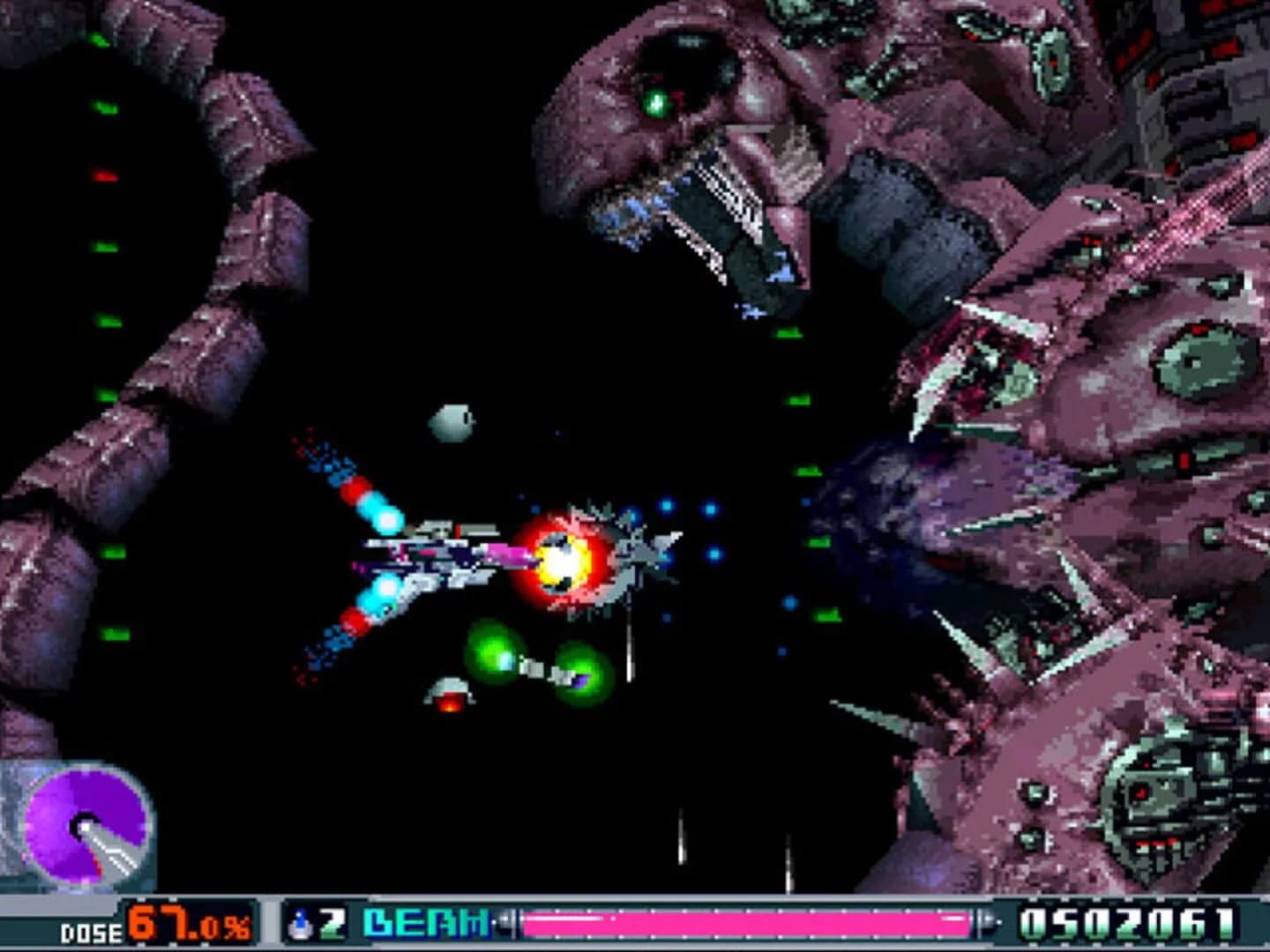Click the grey sphere above the ship

[452, 423]
